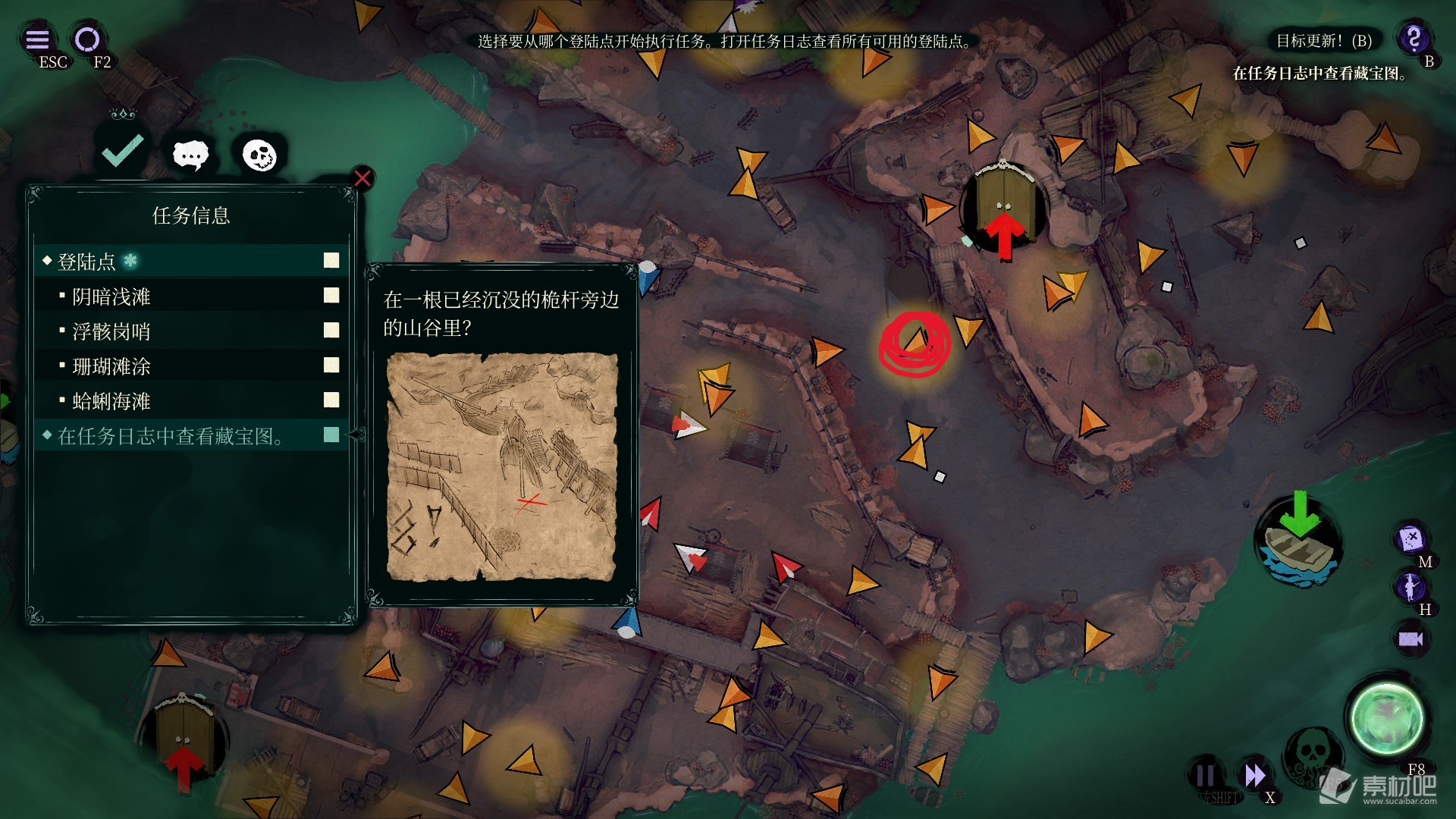Switch to the checkmark objectives tab
The width and height of the screenshot is (1456, 819).
(123, 151)
